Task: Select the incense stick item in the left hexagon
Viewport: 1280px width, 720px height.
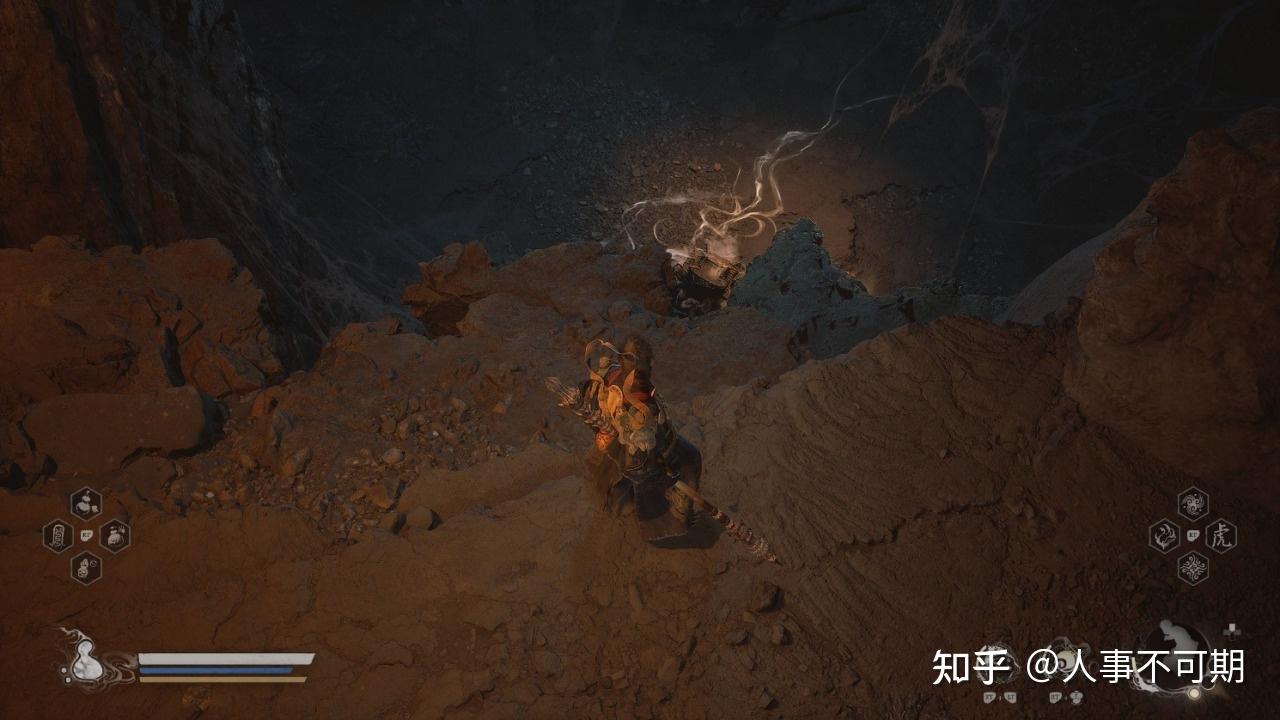Action: tap(58, 534)
